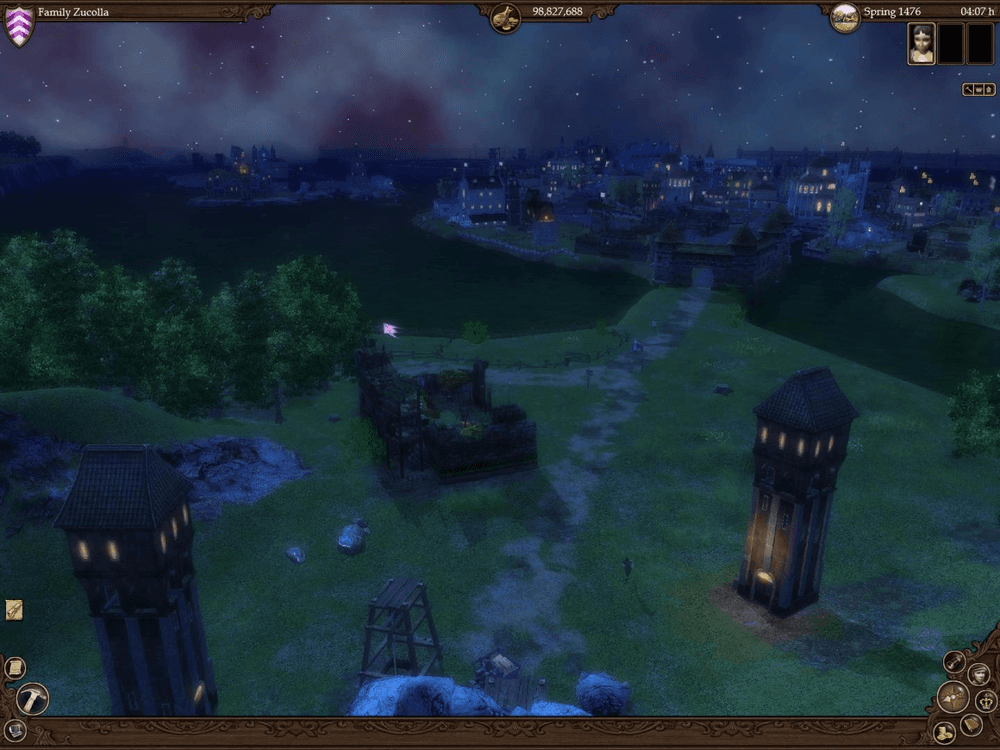Toggle the small hammer filter button
1000x750 pixels.
[968, 90]
